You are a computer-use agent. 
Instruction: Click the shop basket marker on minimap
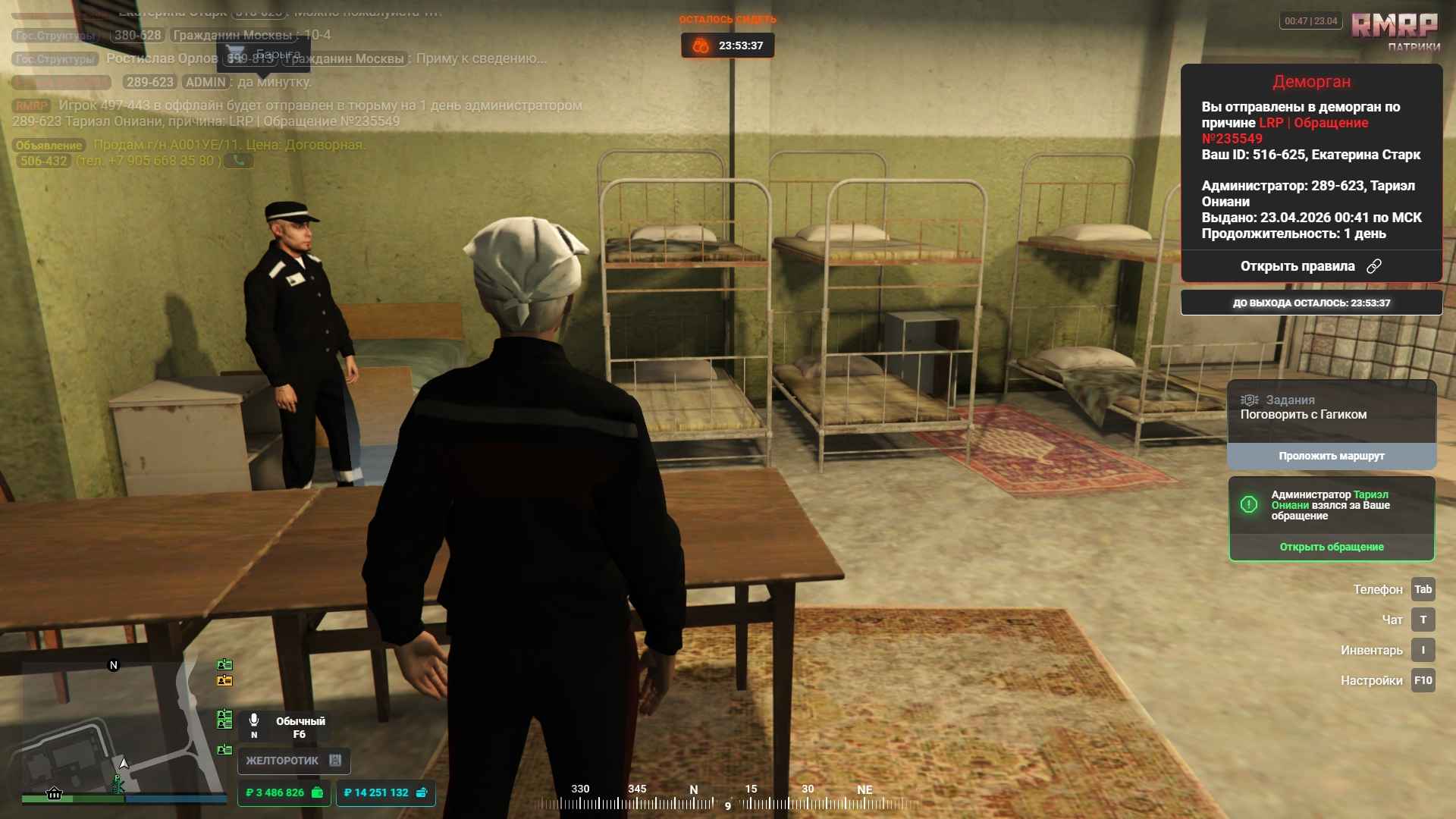click(54, 793)
